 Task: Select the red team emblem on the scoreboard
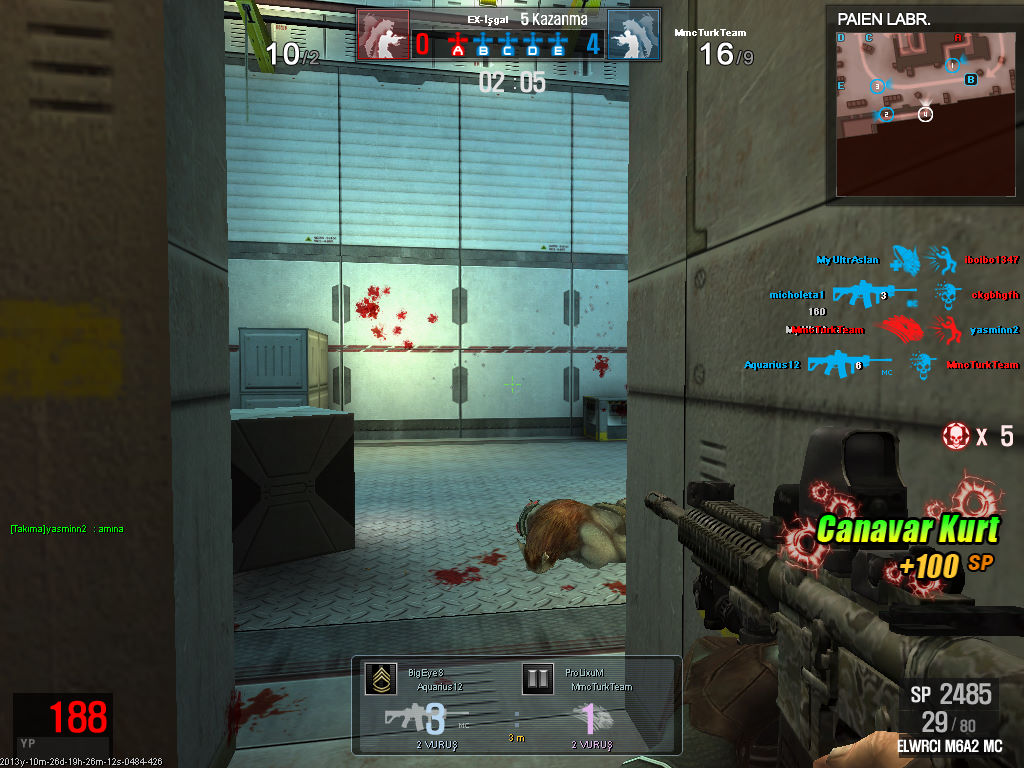(x=383, y=36)
